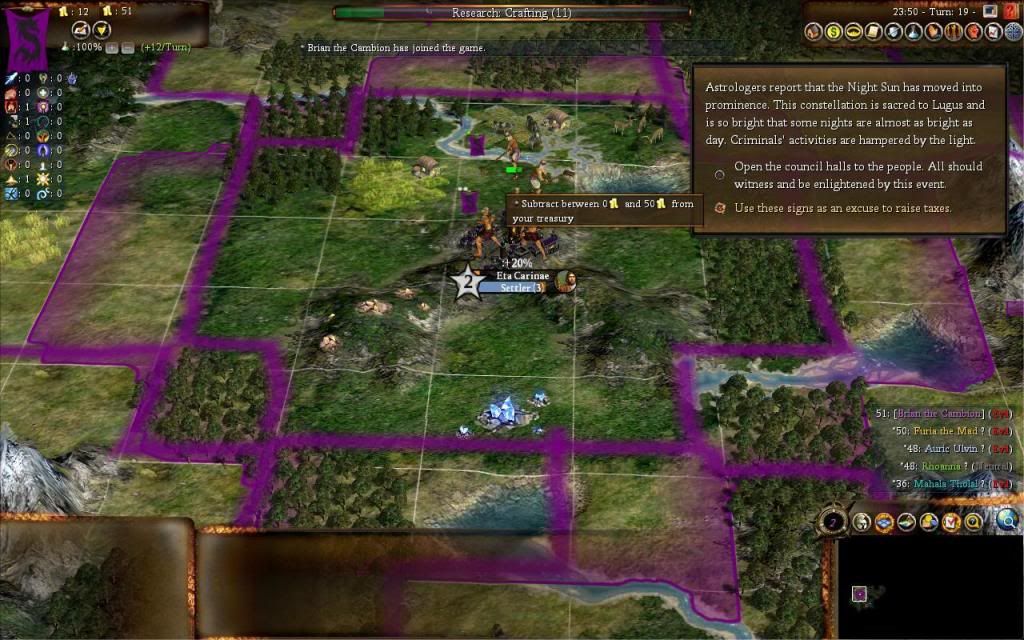Screen dimensions: 1024x640
Task: Increase research rate with plus button
Action: tap(111, 47)
